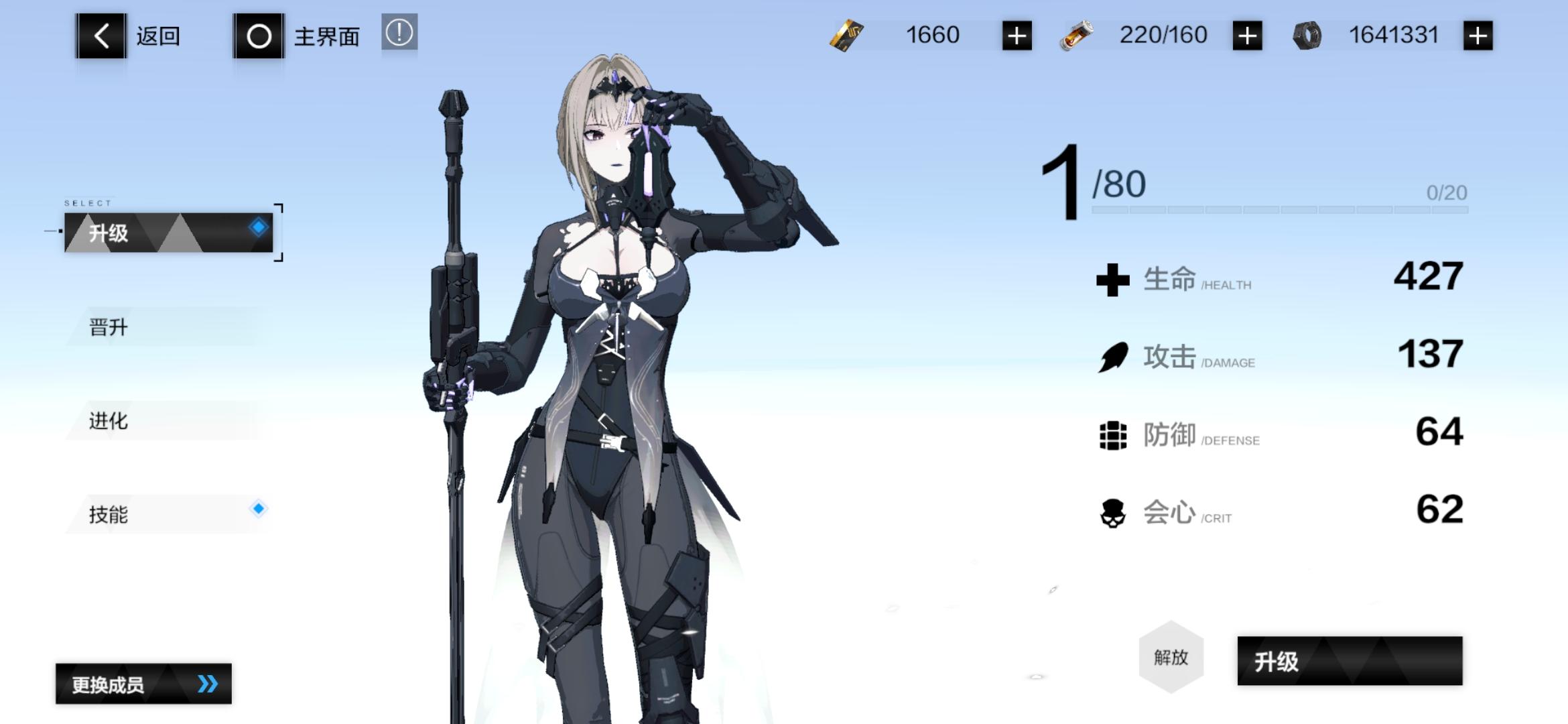The height and width of the screenshot is (724, 1568).
Task: Click the attack feather icon beside 攻击
Action: pos(1114,356)
